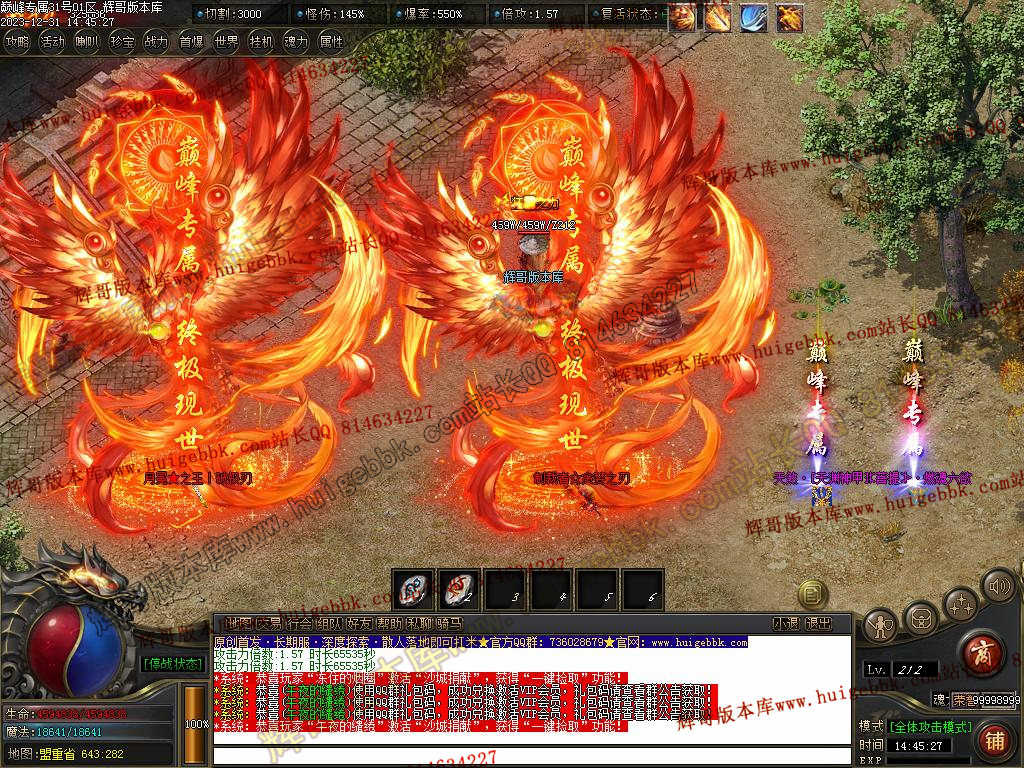This screenshot has width=1024, height=768.
Task: Open the character equipment icon
Action: tap(880, 626)
